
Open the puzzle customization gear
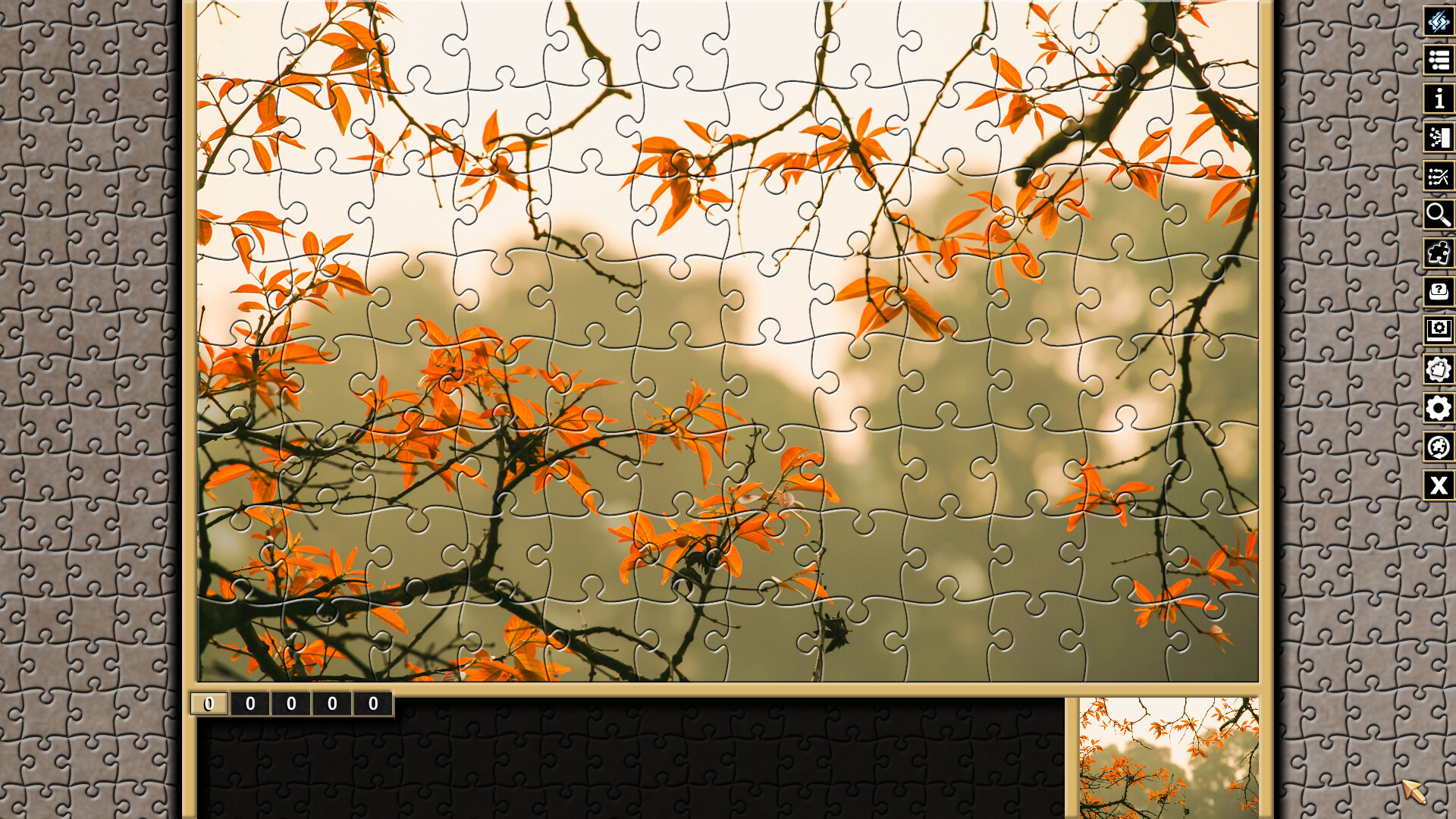coord(1439,370)
